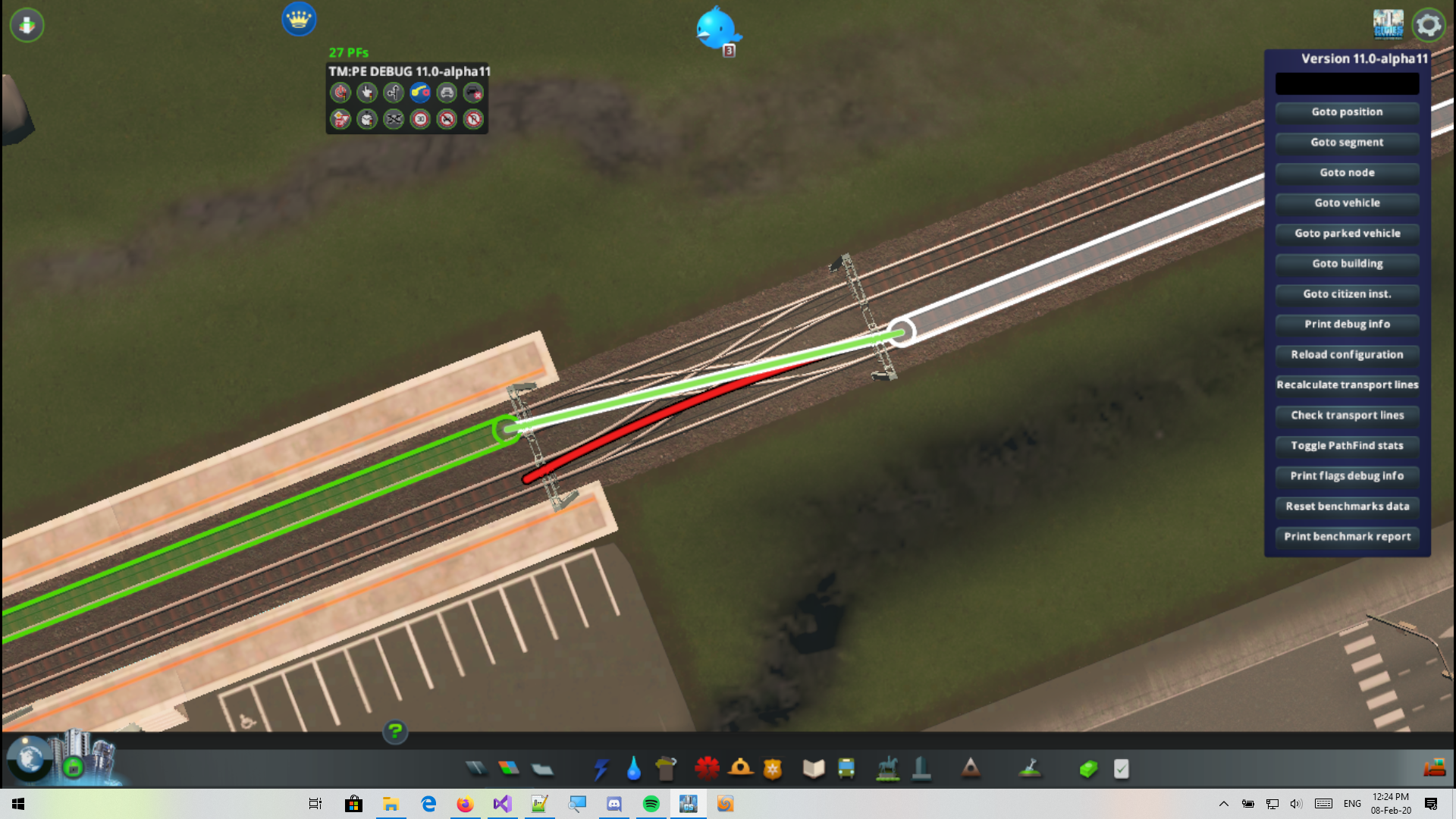Open the lane connector tool
The image size is (1456, 819).
(x=419, y=93)
